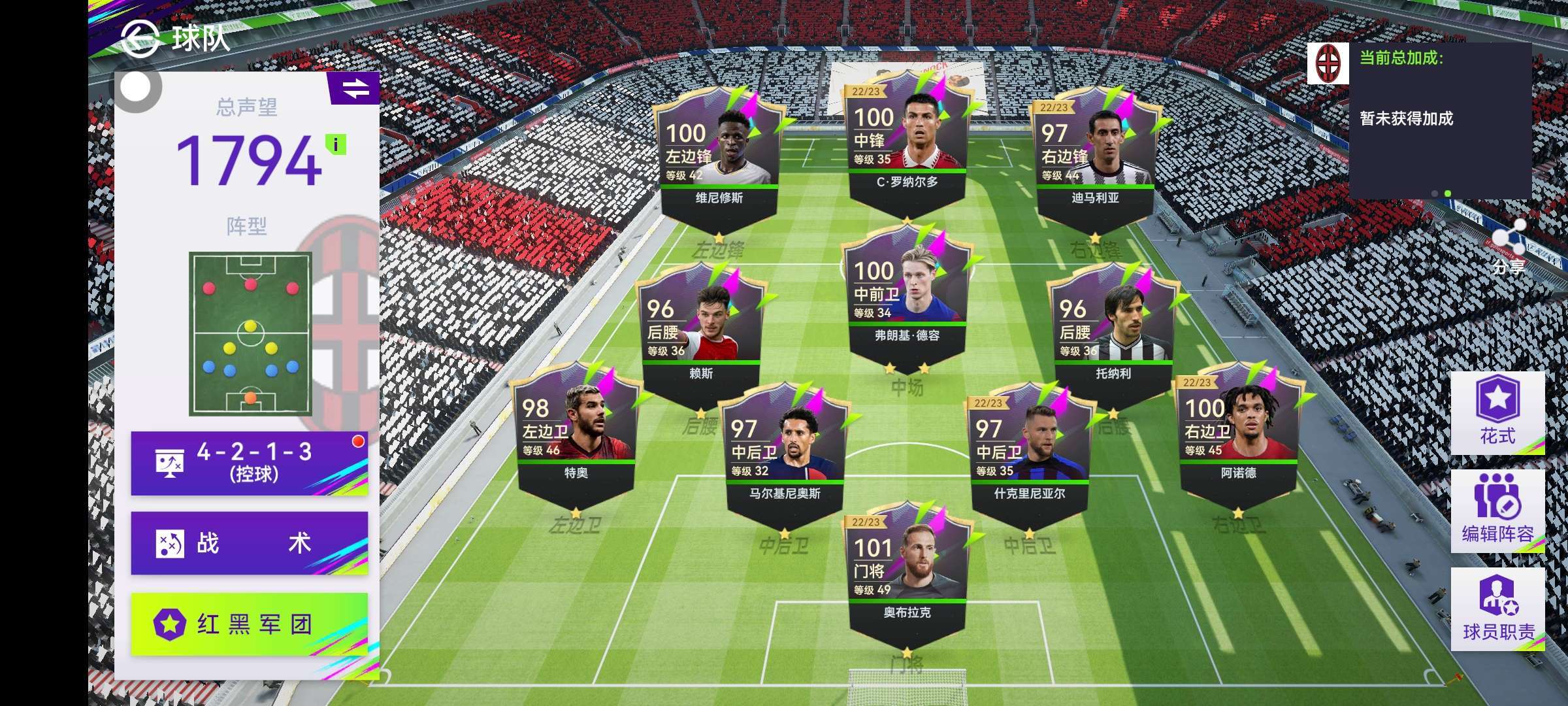1568x706 pixels.
Task: Open the 红黑军团 team button
Action: click(249, 624)
